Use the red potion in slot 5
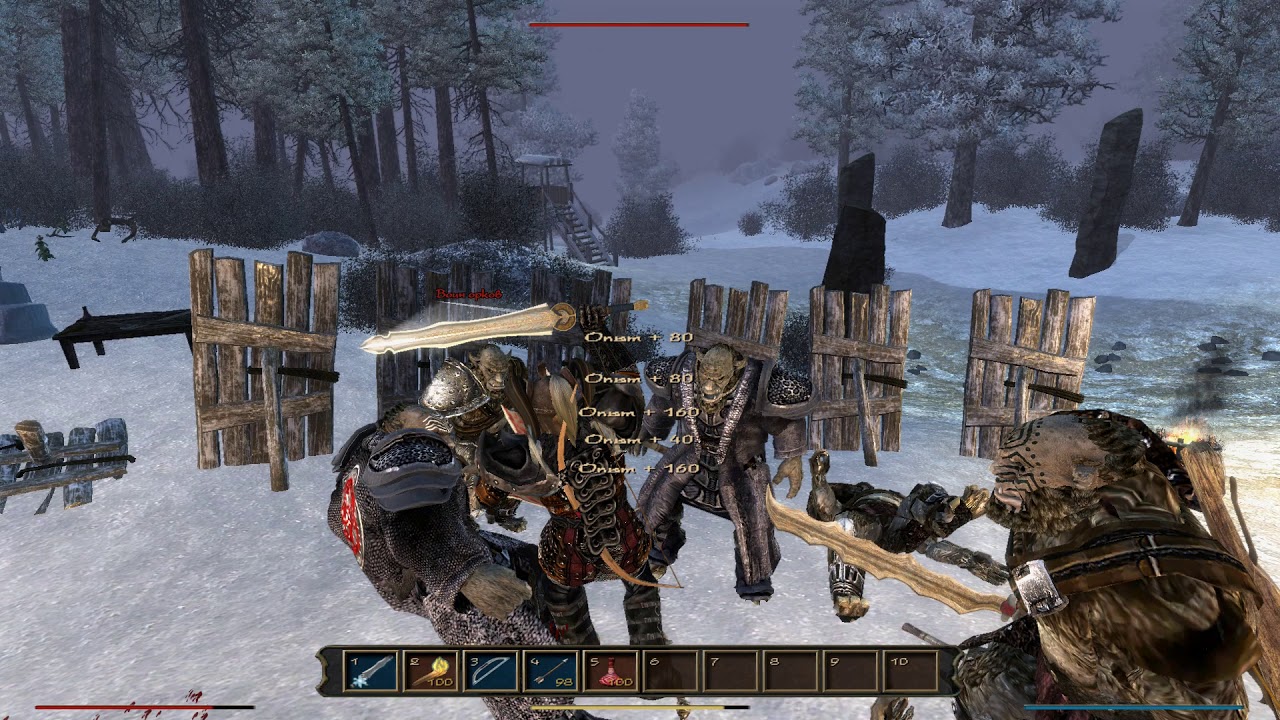1280x720 pixels. (x=611, y=671)
